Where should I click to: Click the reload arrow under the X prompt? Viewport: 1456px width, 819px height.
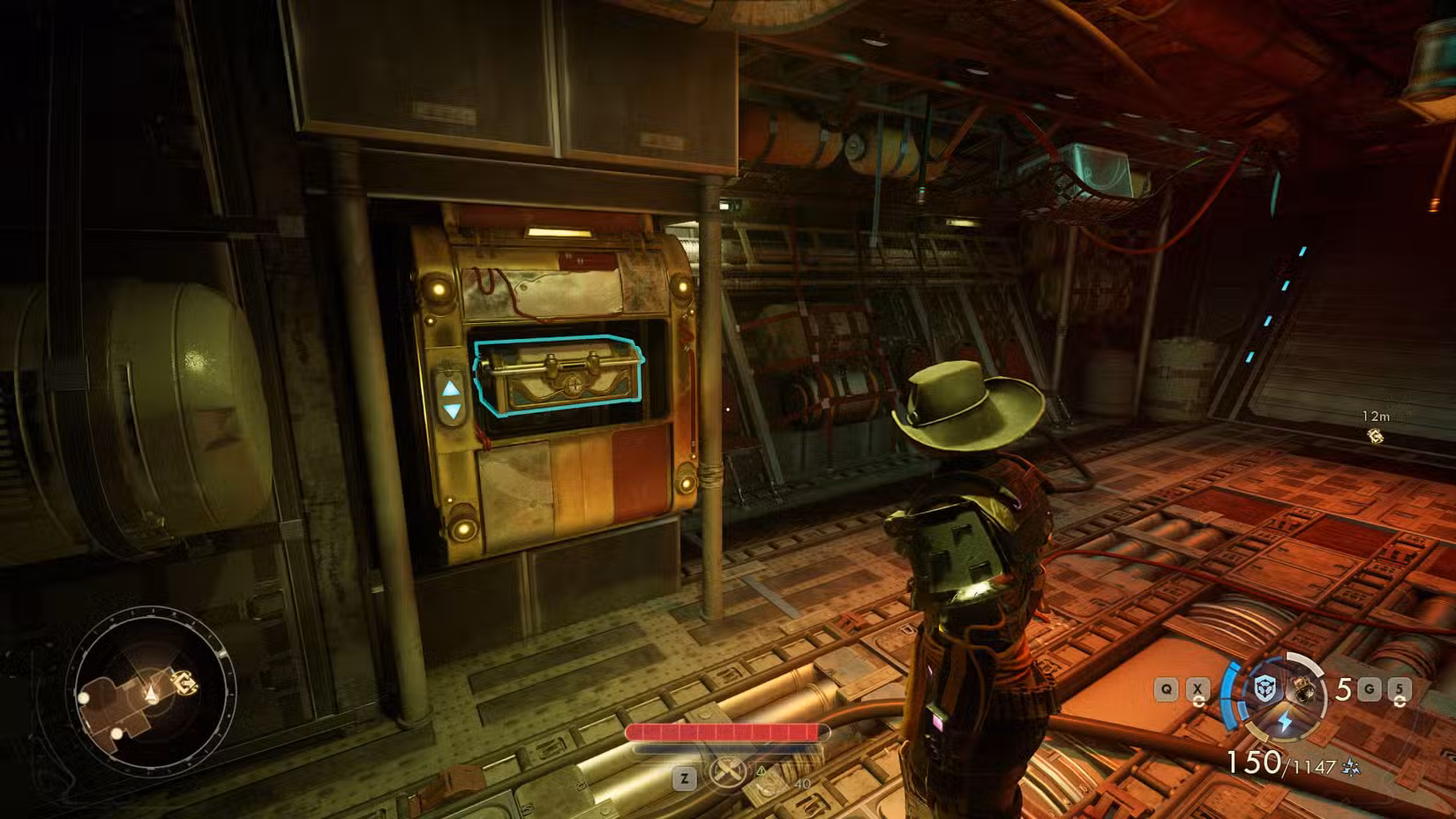(1199, 702)
